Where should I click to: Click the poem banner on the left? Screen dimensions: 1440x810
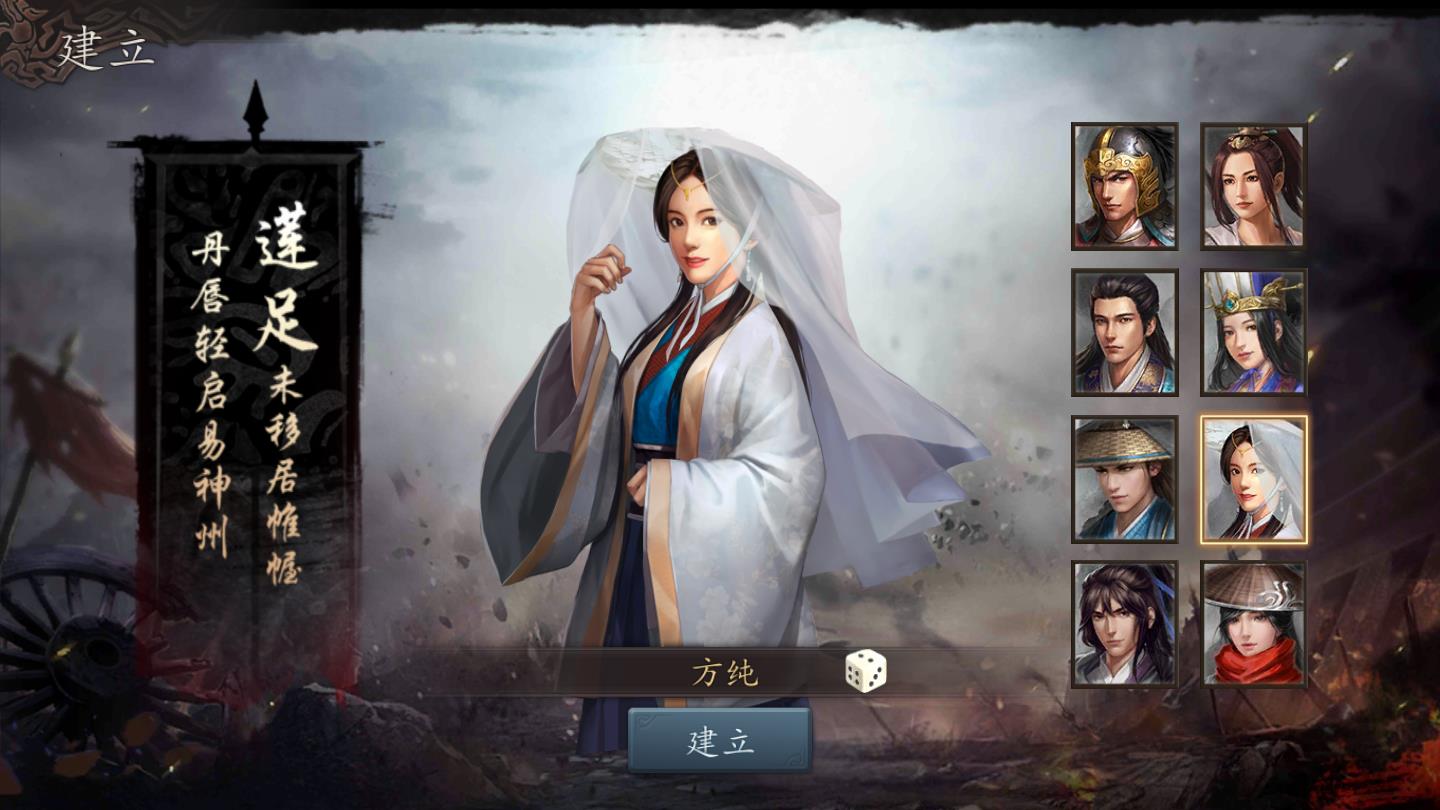click(x=253, y=380)
